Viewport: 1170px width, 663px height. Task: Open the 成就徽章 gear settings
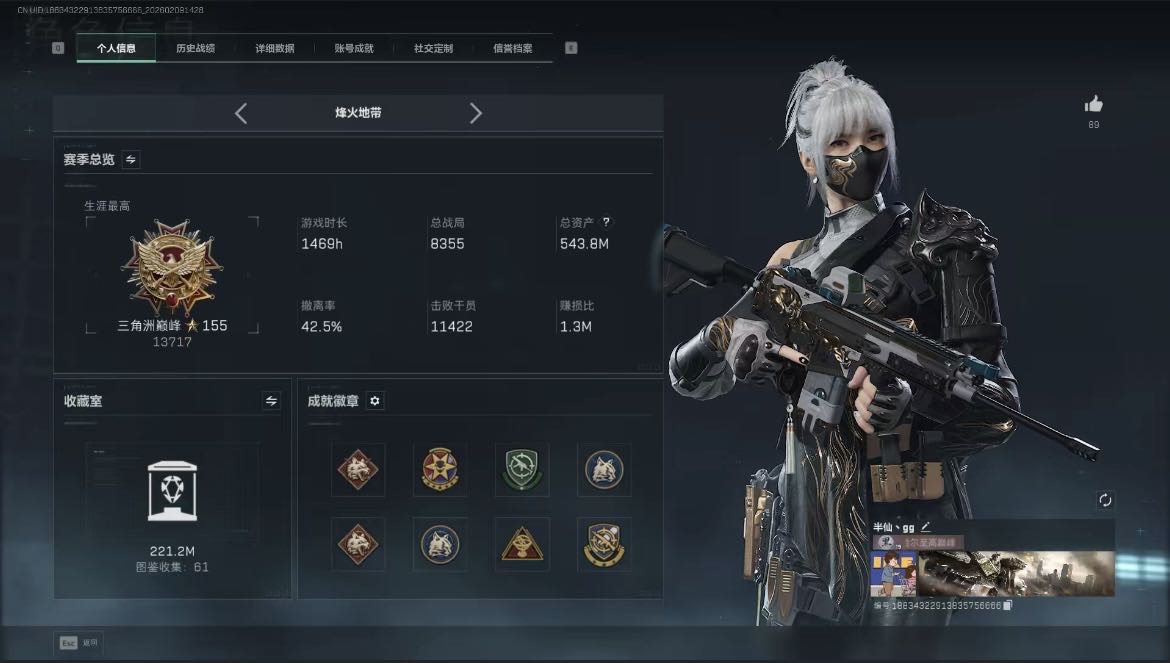click(x=375, y=401)
